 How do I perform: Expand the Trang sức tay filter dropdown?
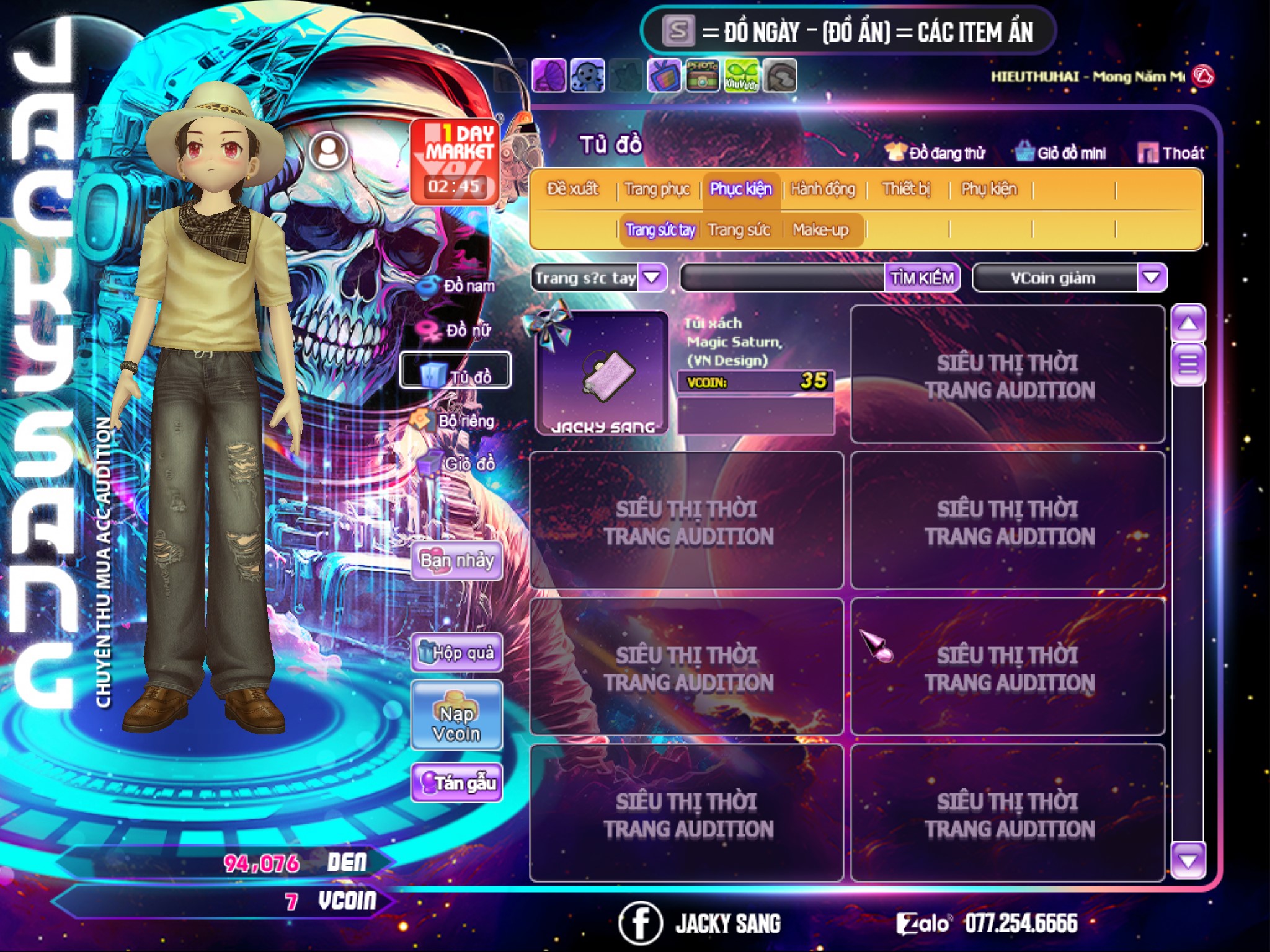pyautogui.click(x=652, y=277)
